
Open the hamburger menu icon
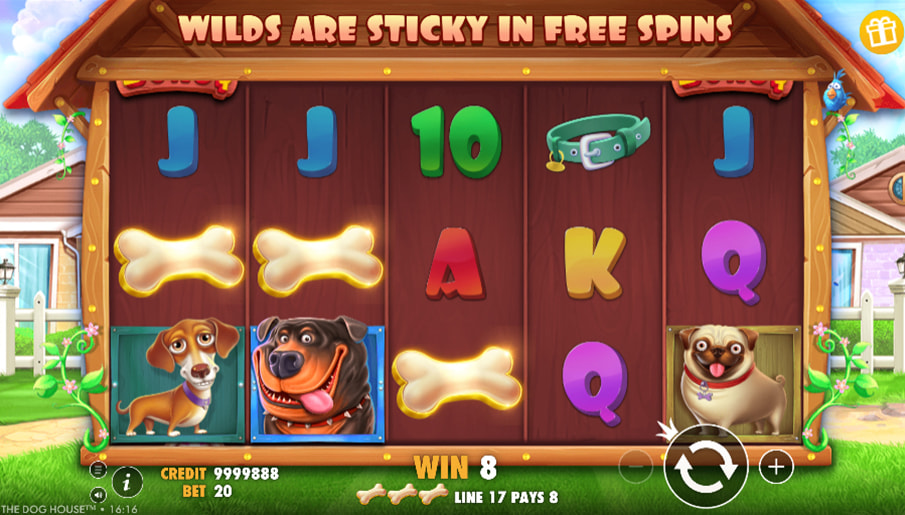98,469
